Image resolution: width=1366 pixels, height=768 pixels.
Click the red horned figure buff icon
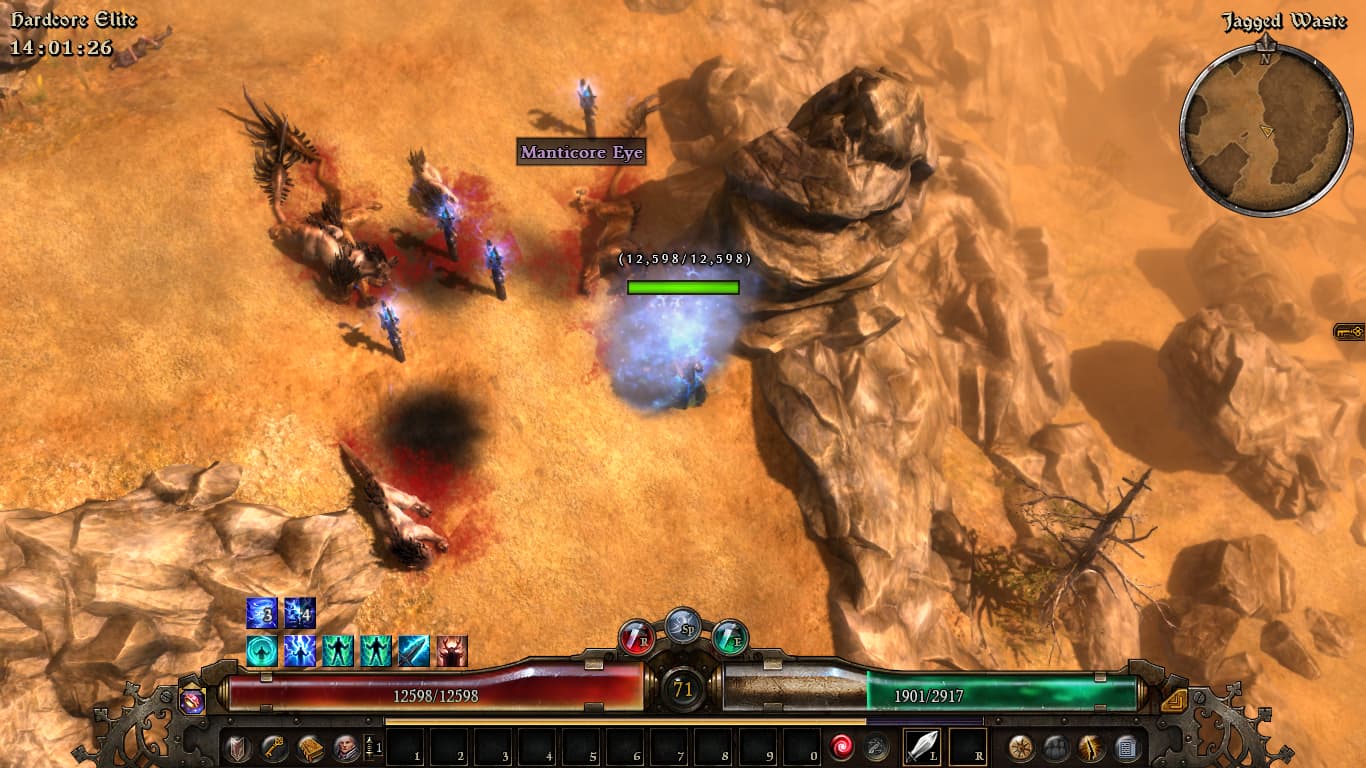point(452,651)
